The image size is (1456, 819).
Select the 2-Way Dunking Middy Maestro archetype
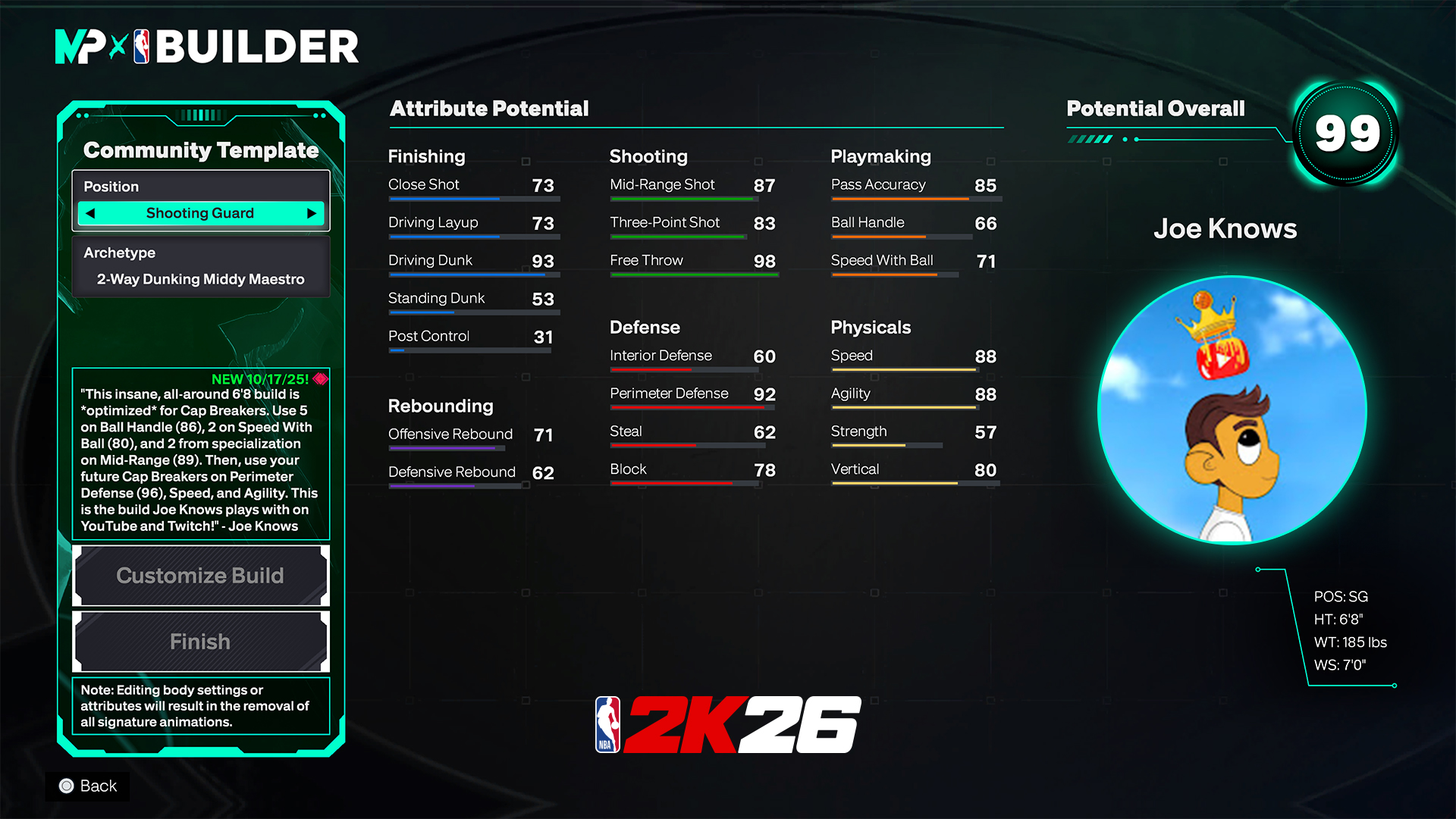pyautogui.click(x=200, y=279)
